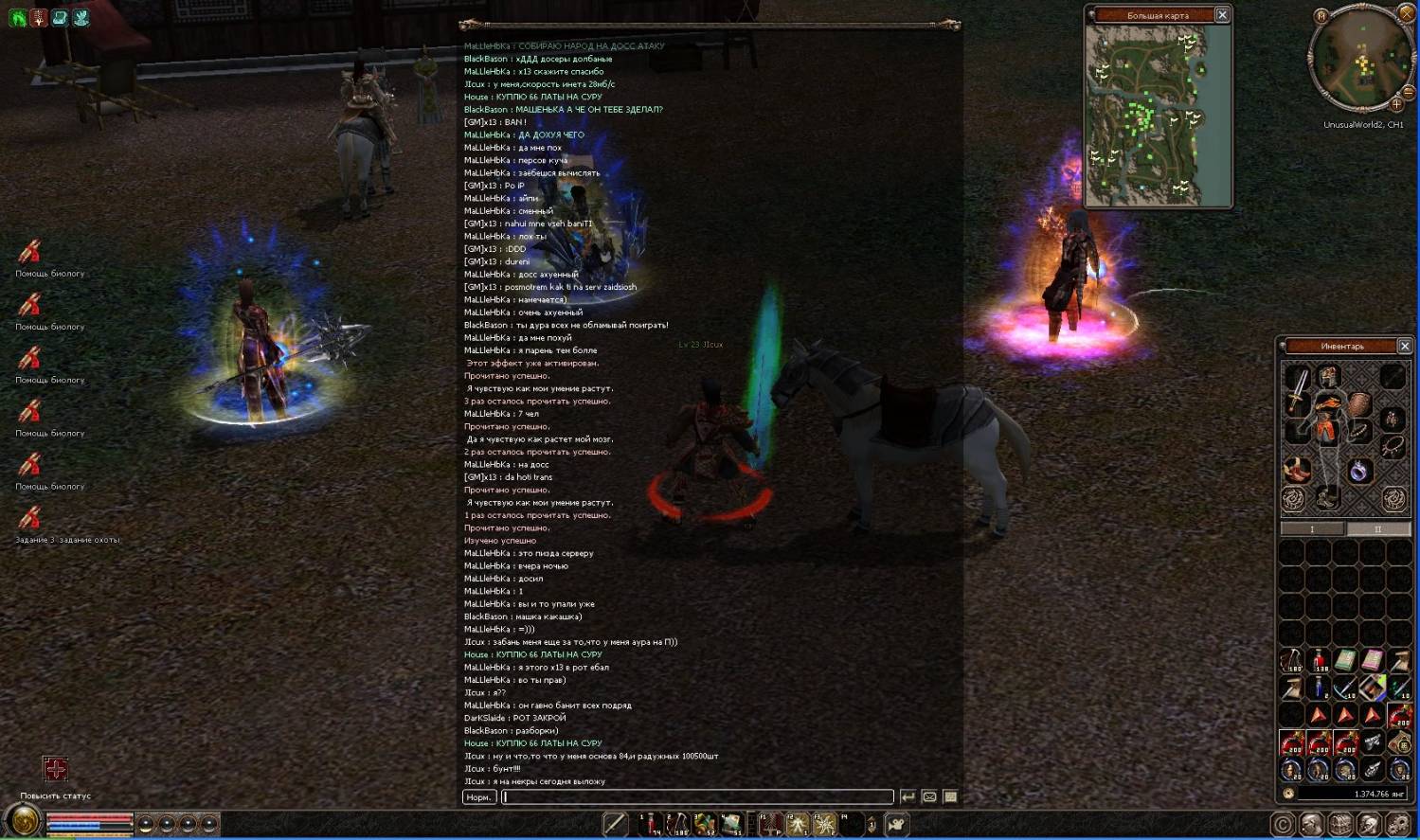This screenshot has height=840, width=1420.
Task: Open the envelope messenger button beside chat
Action: click(x=929, y=797)
